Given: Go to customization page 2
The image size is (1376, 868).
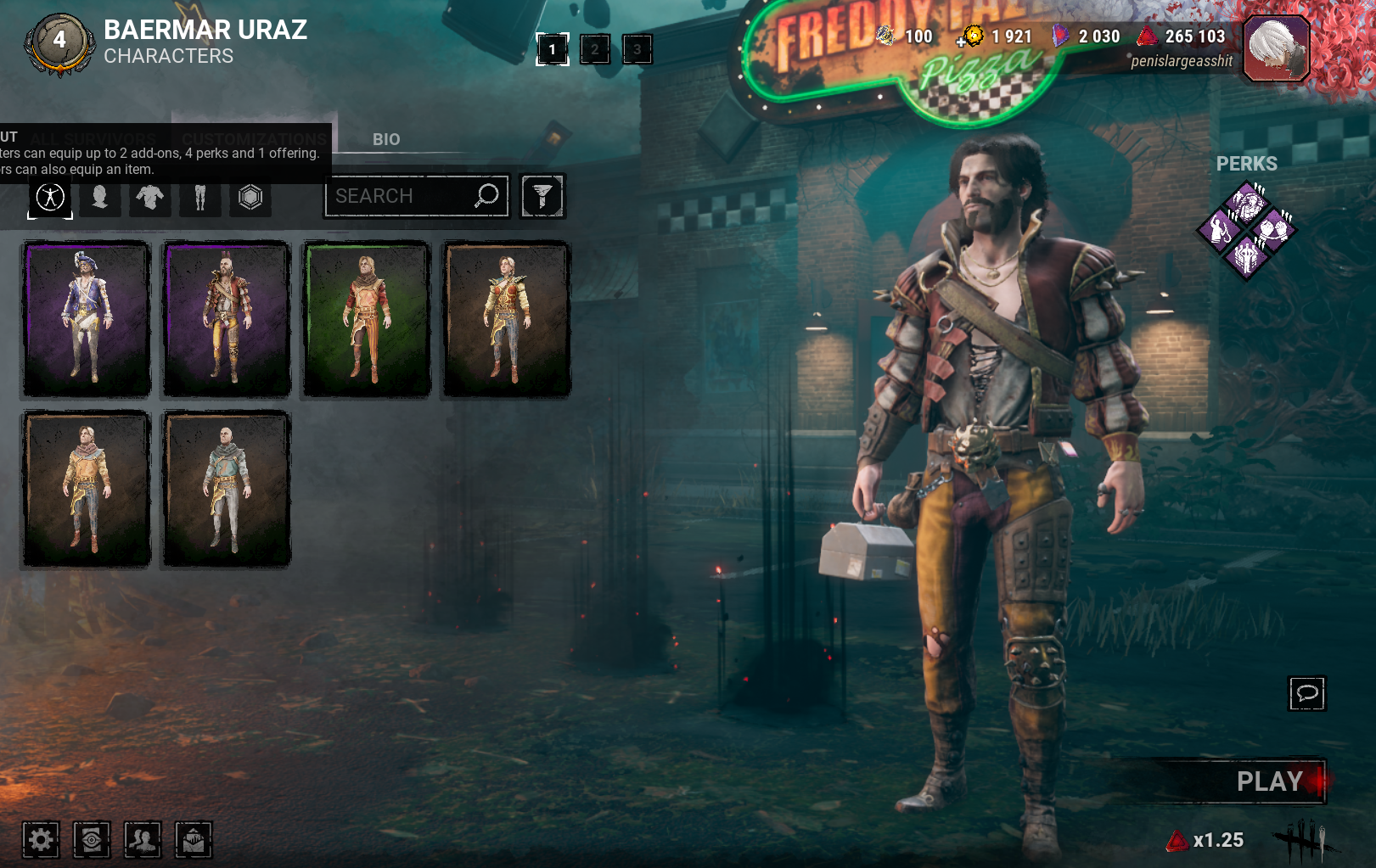Looking at the screenshot, I should pos(595,49).
